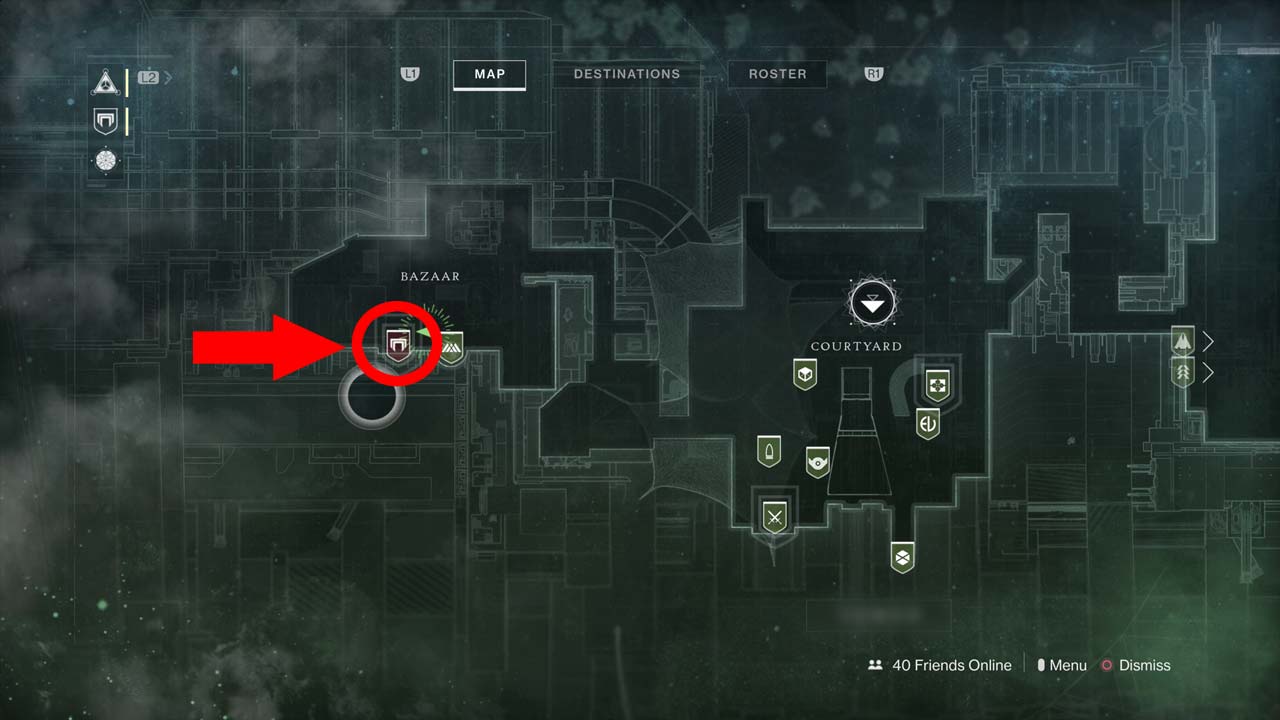Image resolution: width=1280 pixels, height=720 pixels.
Task: Click the snowflake Ghost icon in left sidebar
Action: [104, 161]
